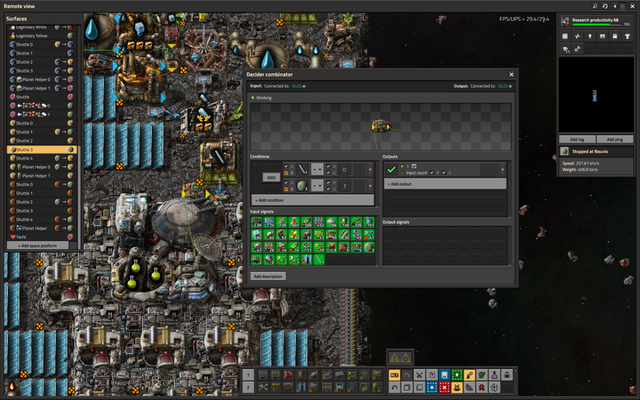
Task: Open the second condition's planet signal slot
Action: point(300,186)
